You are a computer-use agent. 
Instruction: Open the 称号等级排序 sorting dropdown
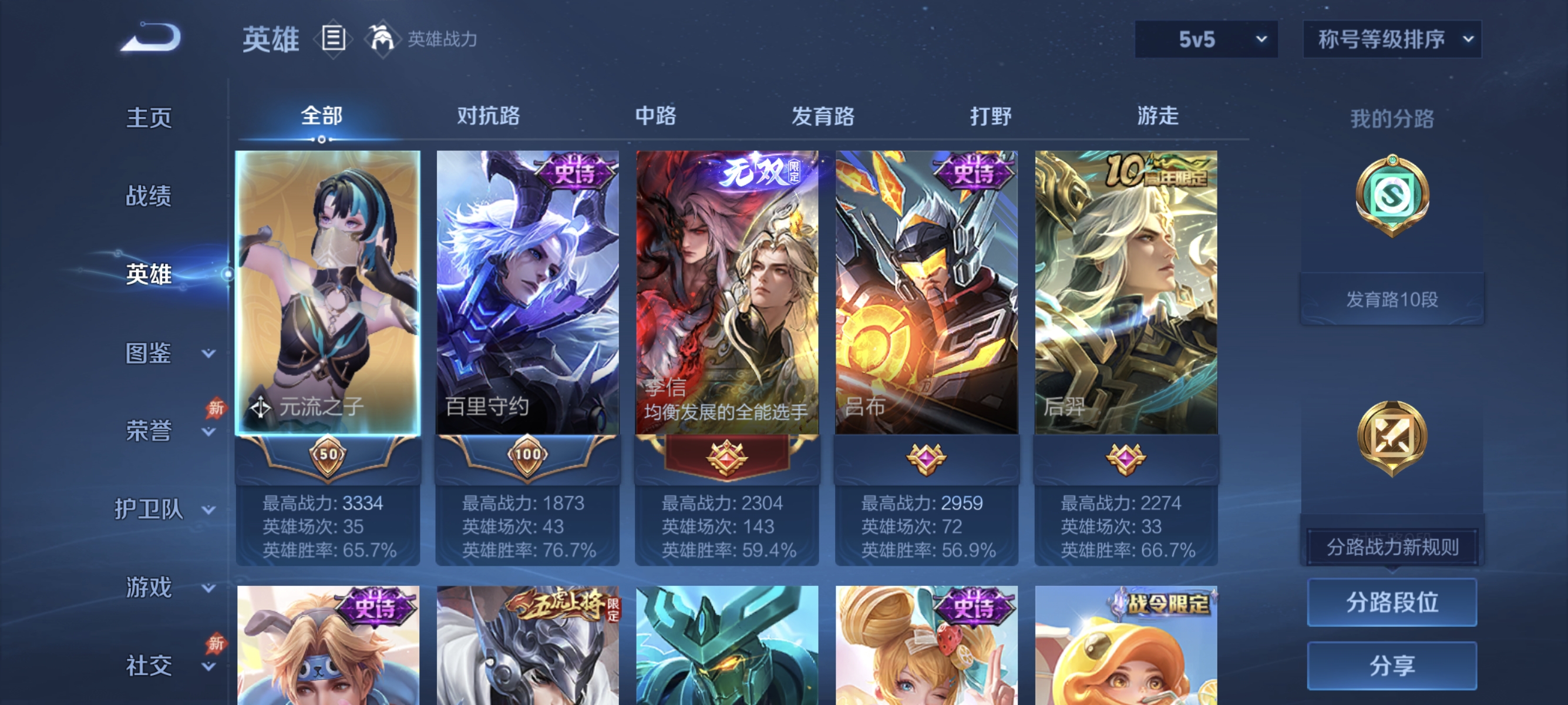(1392, 38)
